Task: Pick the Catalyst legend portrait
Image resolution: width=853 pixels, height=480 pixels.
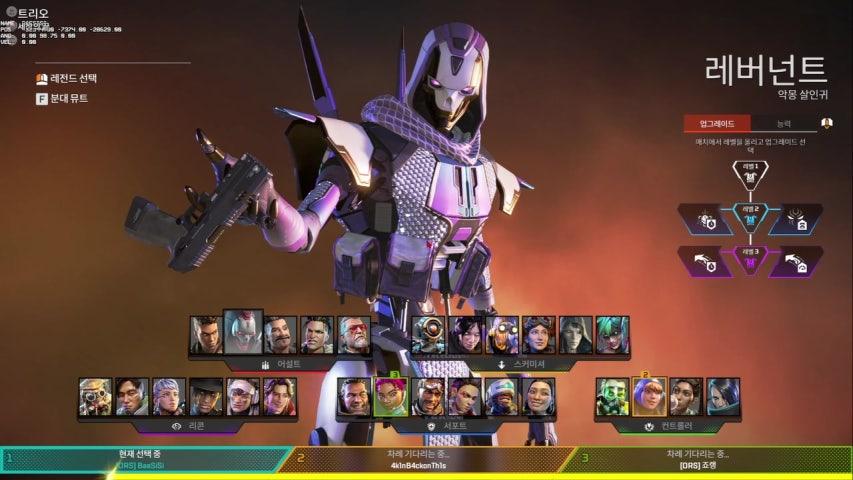Action: (x=723, y=396)
